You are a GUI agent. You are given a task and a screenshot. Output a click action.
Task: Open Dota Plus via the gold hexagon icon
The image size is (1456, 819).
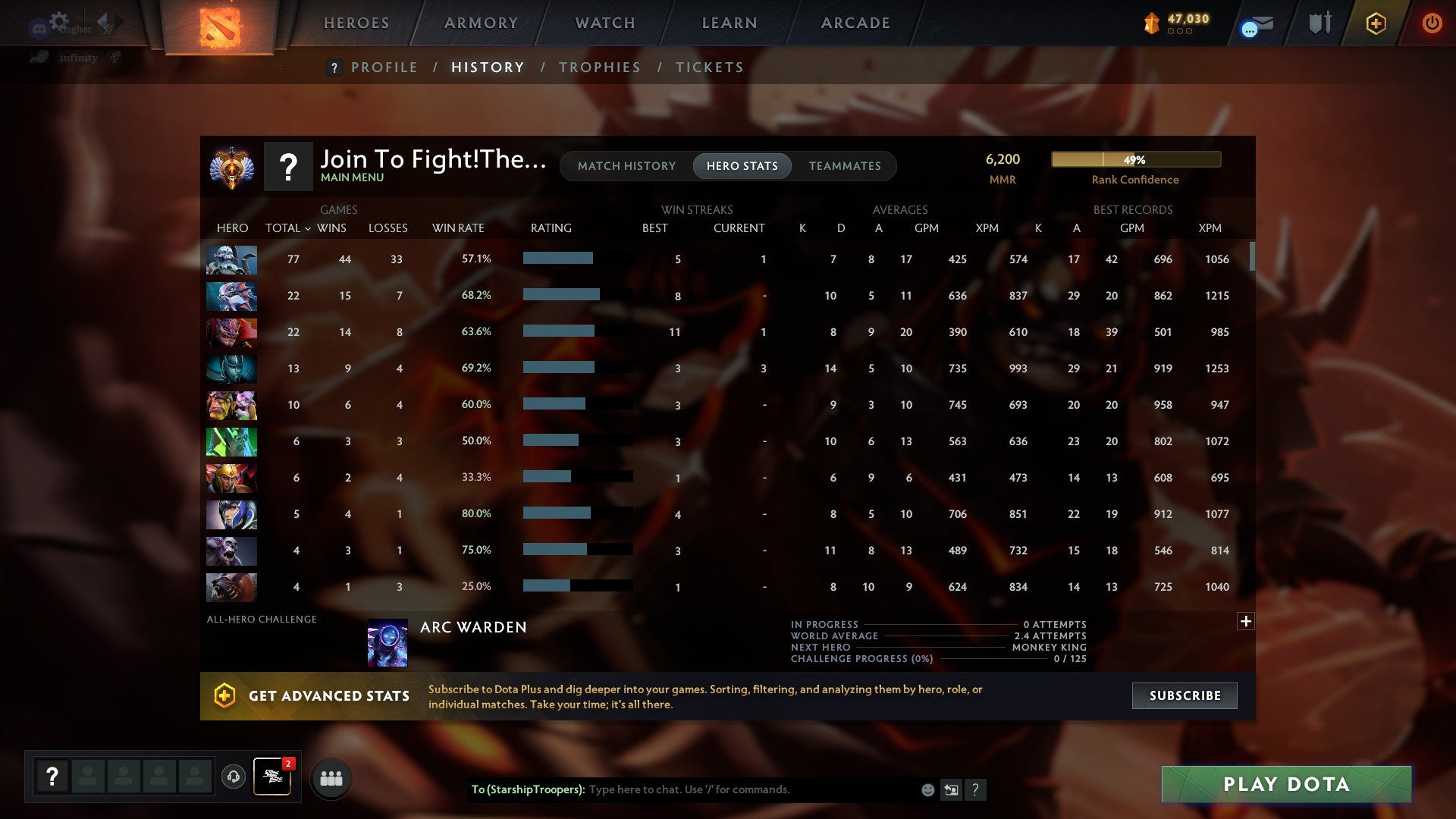(1375, 23)
